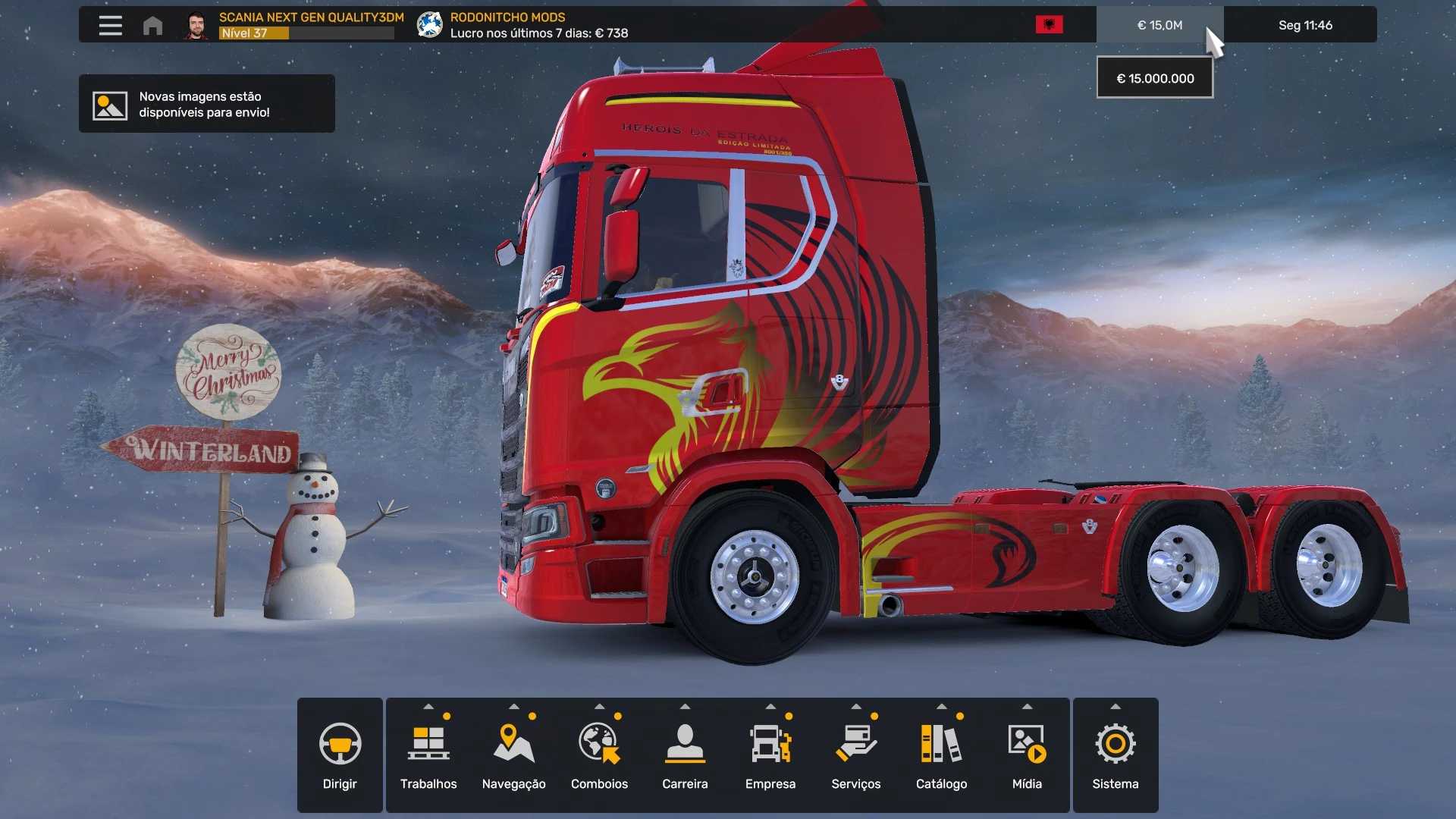Open Sistema settings
The image size is (1456, 819).
click(x=1115, y=755)
